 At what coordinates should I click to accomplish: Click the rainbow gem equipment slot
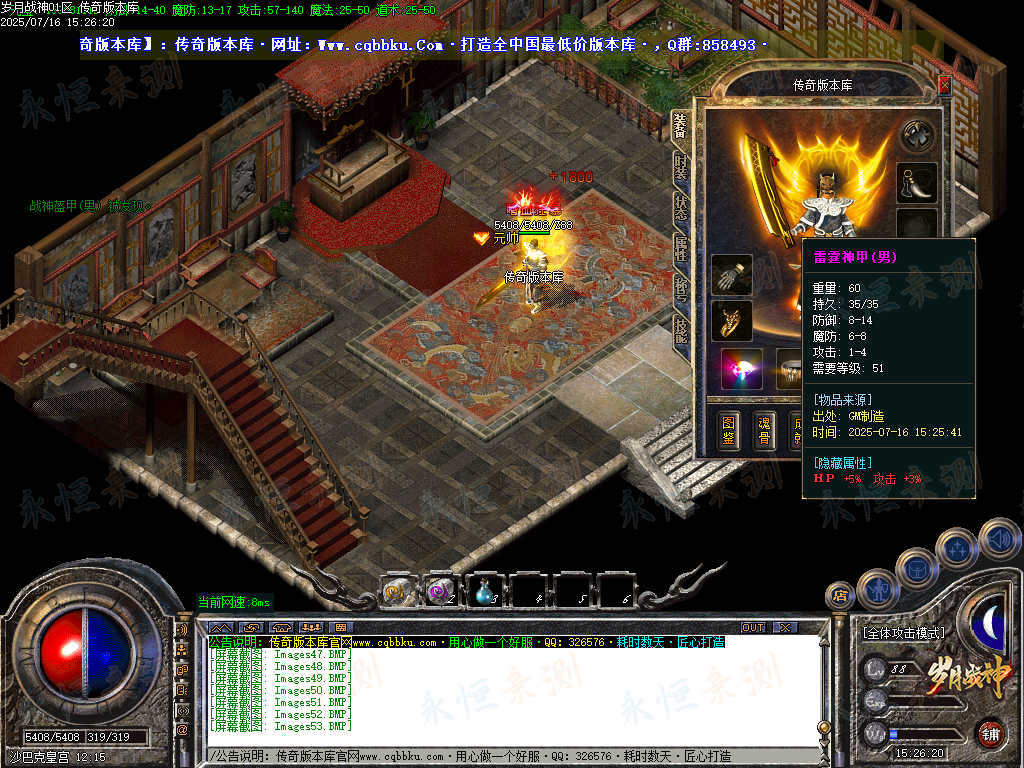tap(741, 368)
